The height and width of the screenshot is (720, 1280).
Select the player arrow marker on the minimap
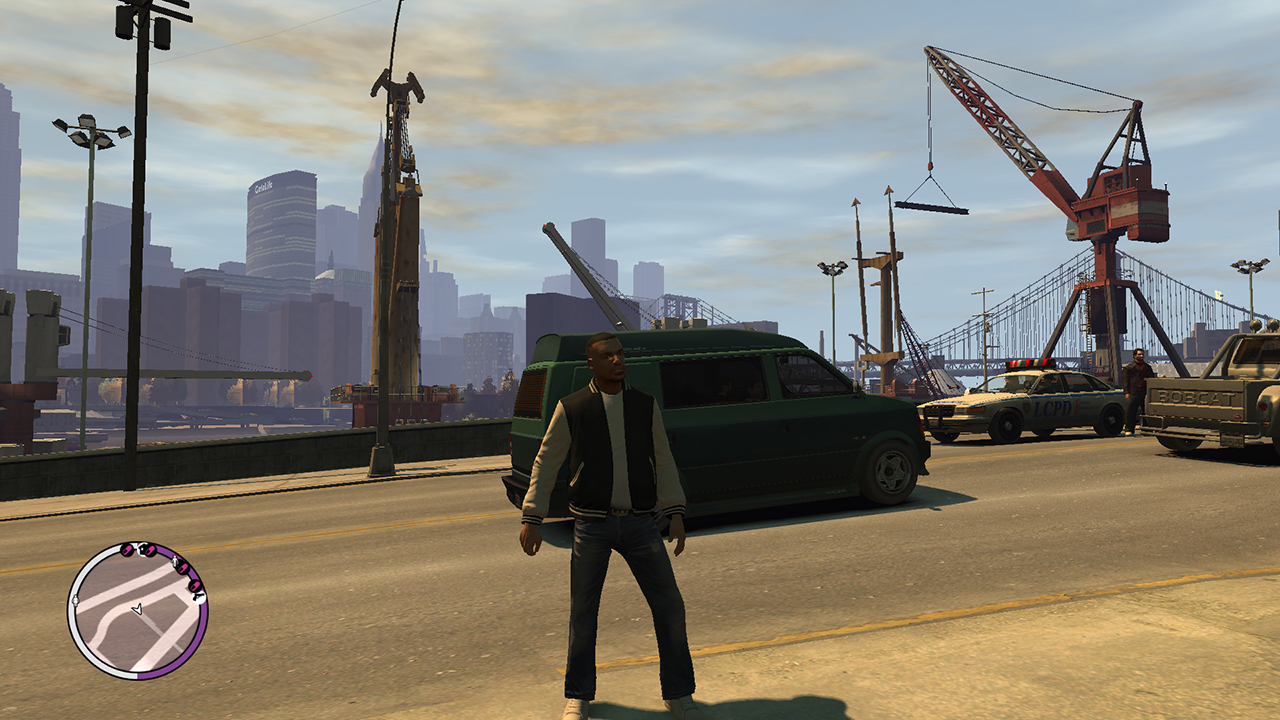[137, 609]
